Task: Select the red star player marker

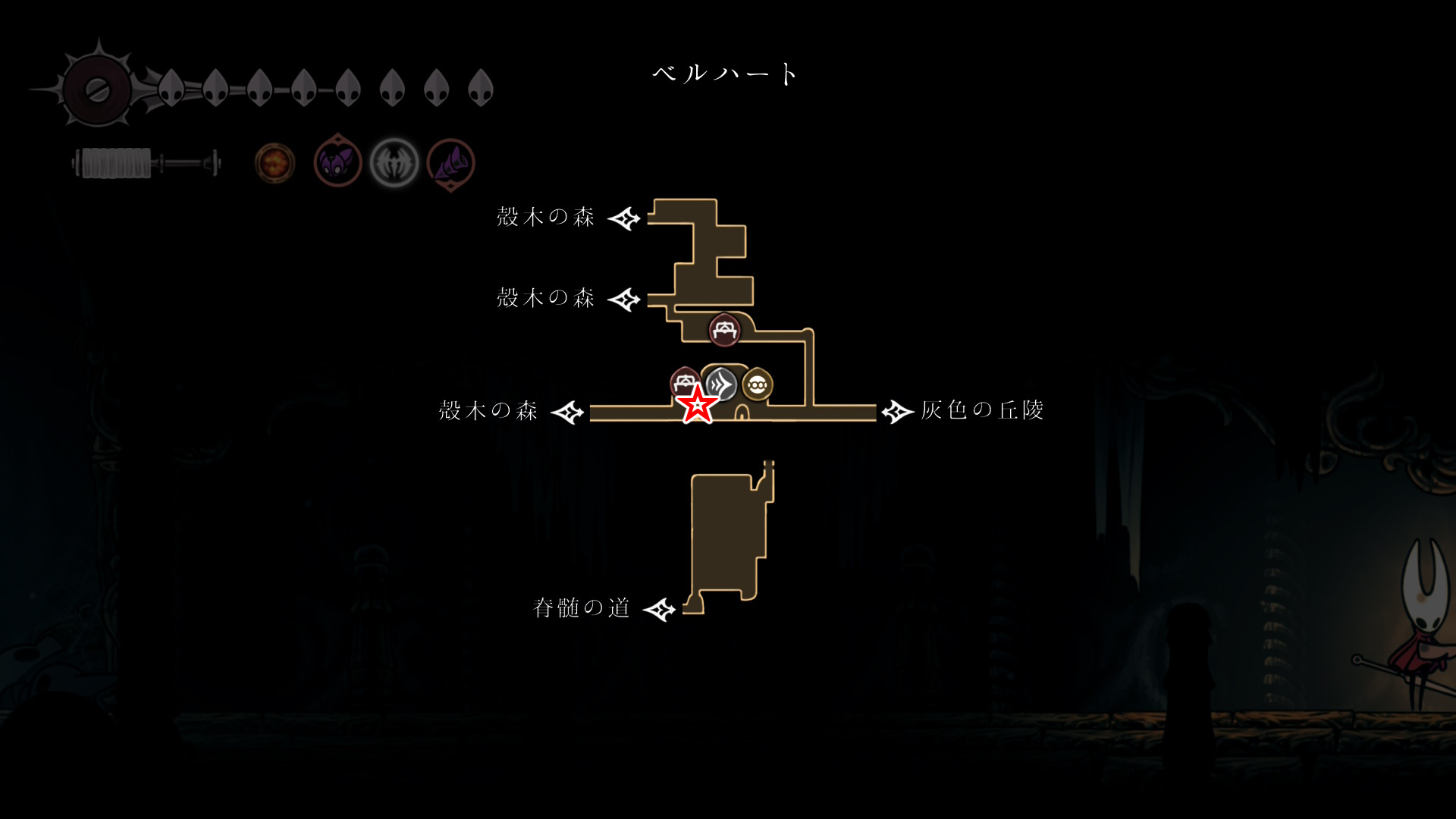Action: [697, 404]
